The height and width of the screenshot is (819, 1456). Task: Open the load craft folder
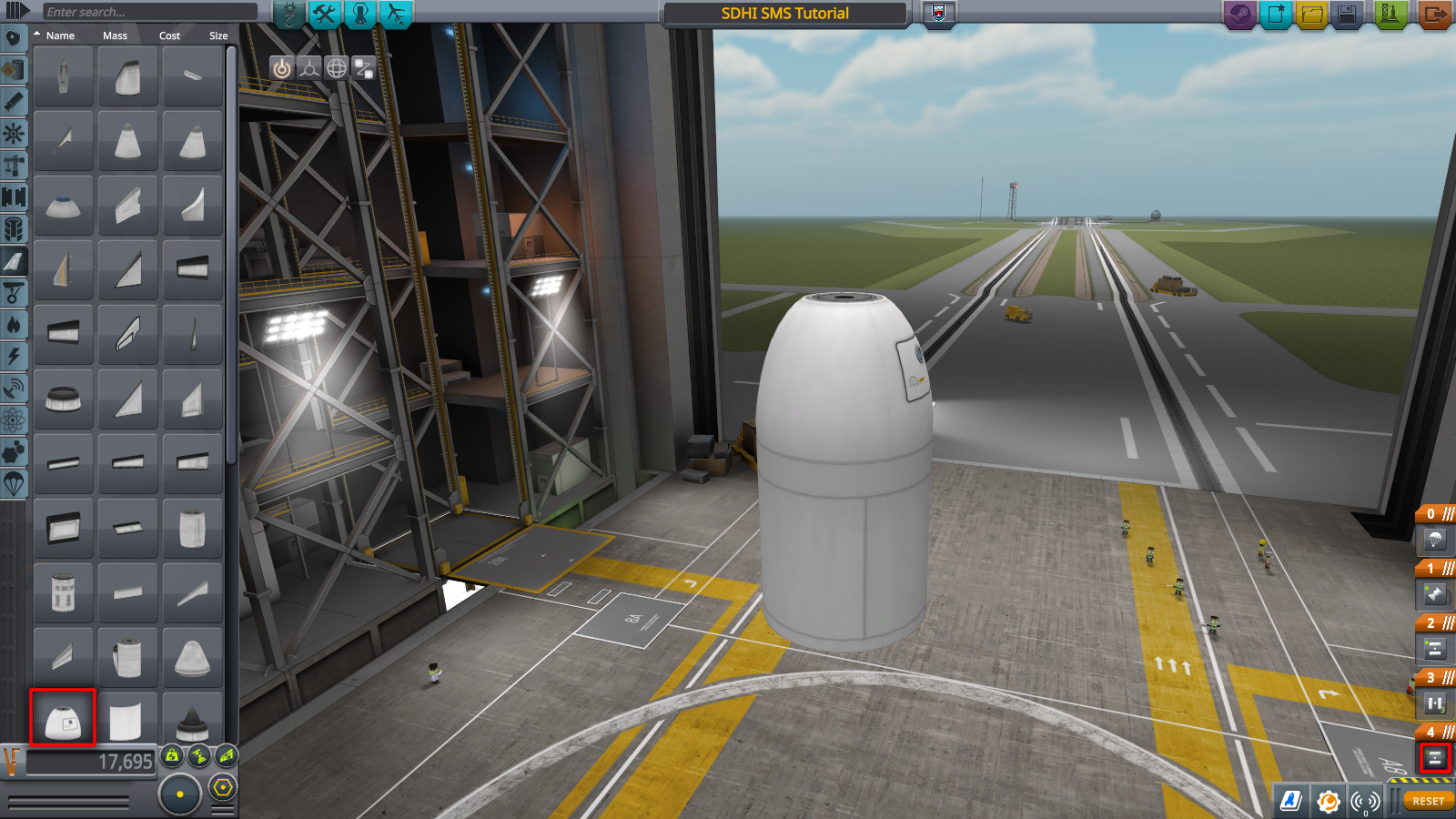coord(1311,15)
